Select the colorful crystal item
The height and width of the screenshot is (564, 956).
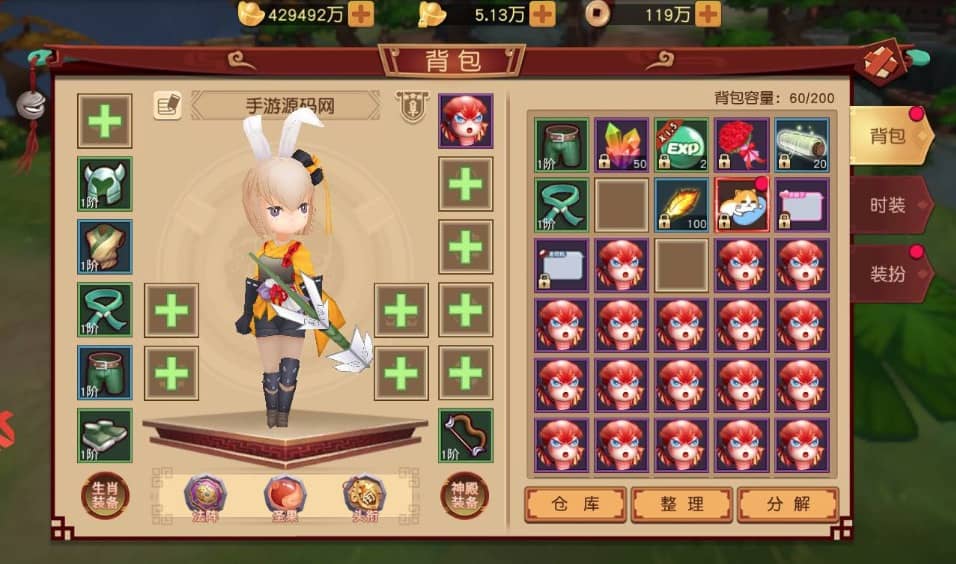pyautogui.click(x=621, y=145)
